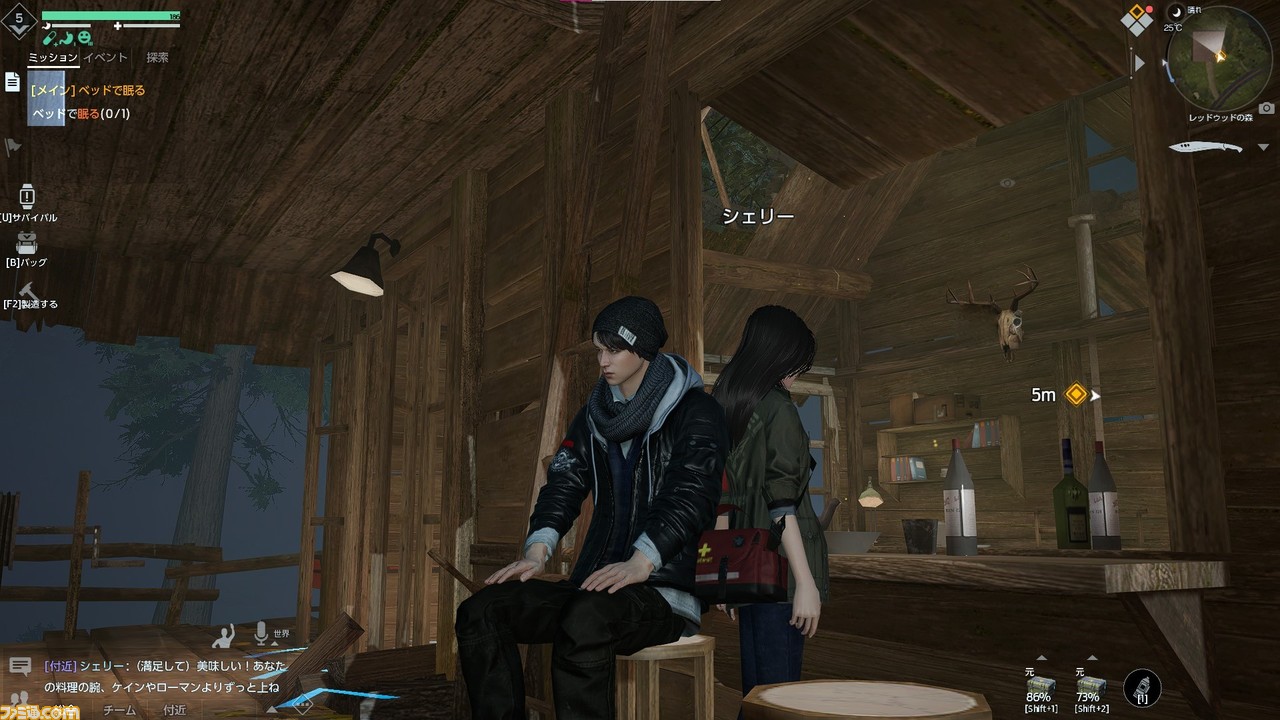The image size is (1280, 720).
Task: Open the [B]バッグ backpack icon
Action: click(x=25, y=244)
